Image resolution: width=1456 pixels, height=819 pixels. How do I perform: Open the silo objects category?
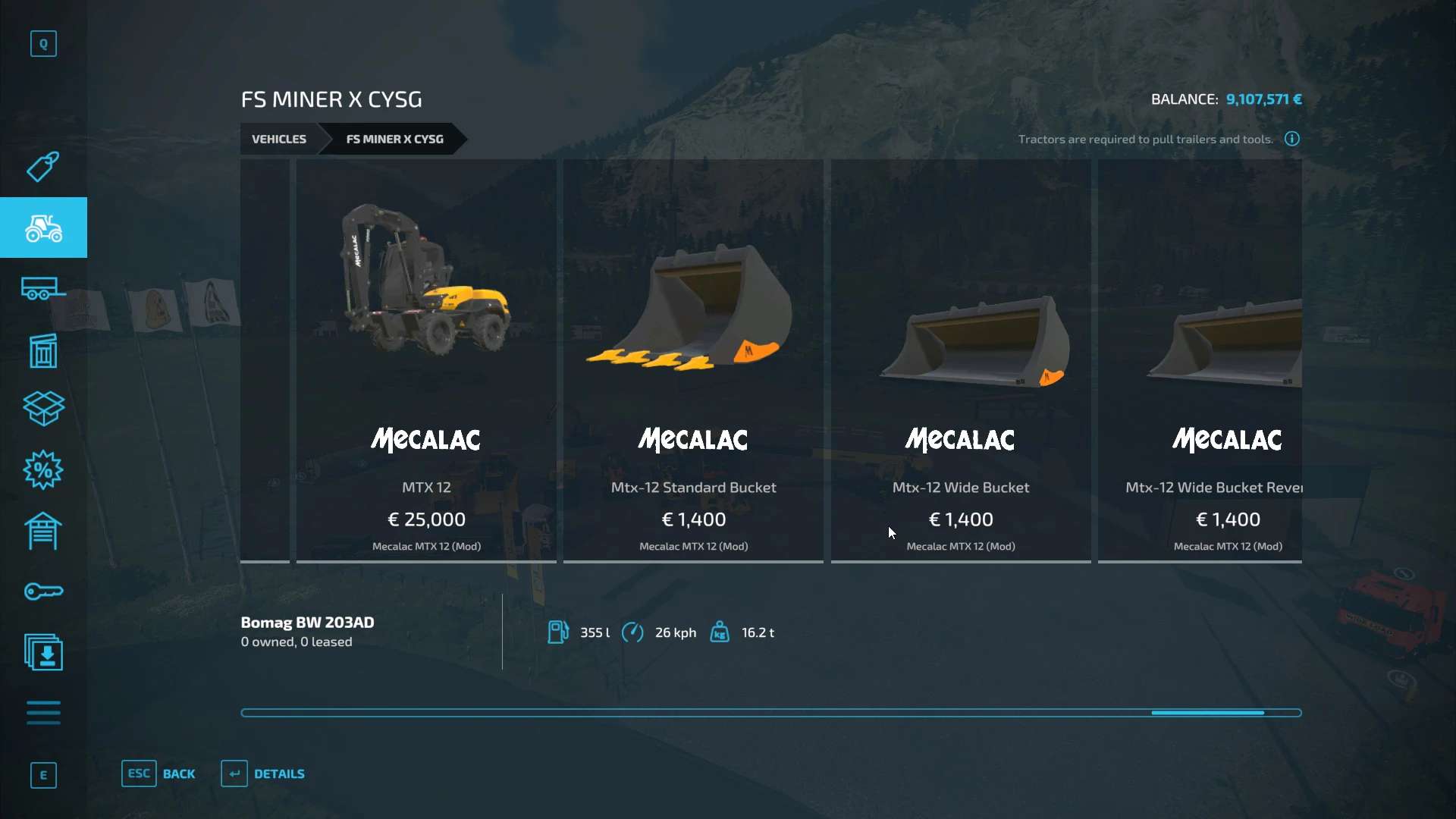pyautogui.click(x=43, y=350)
